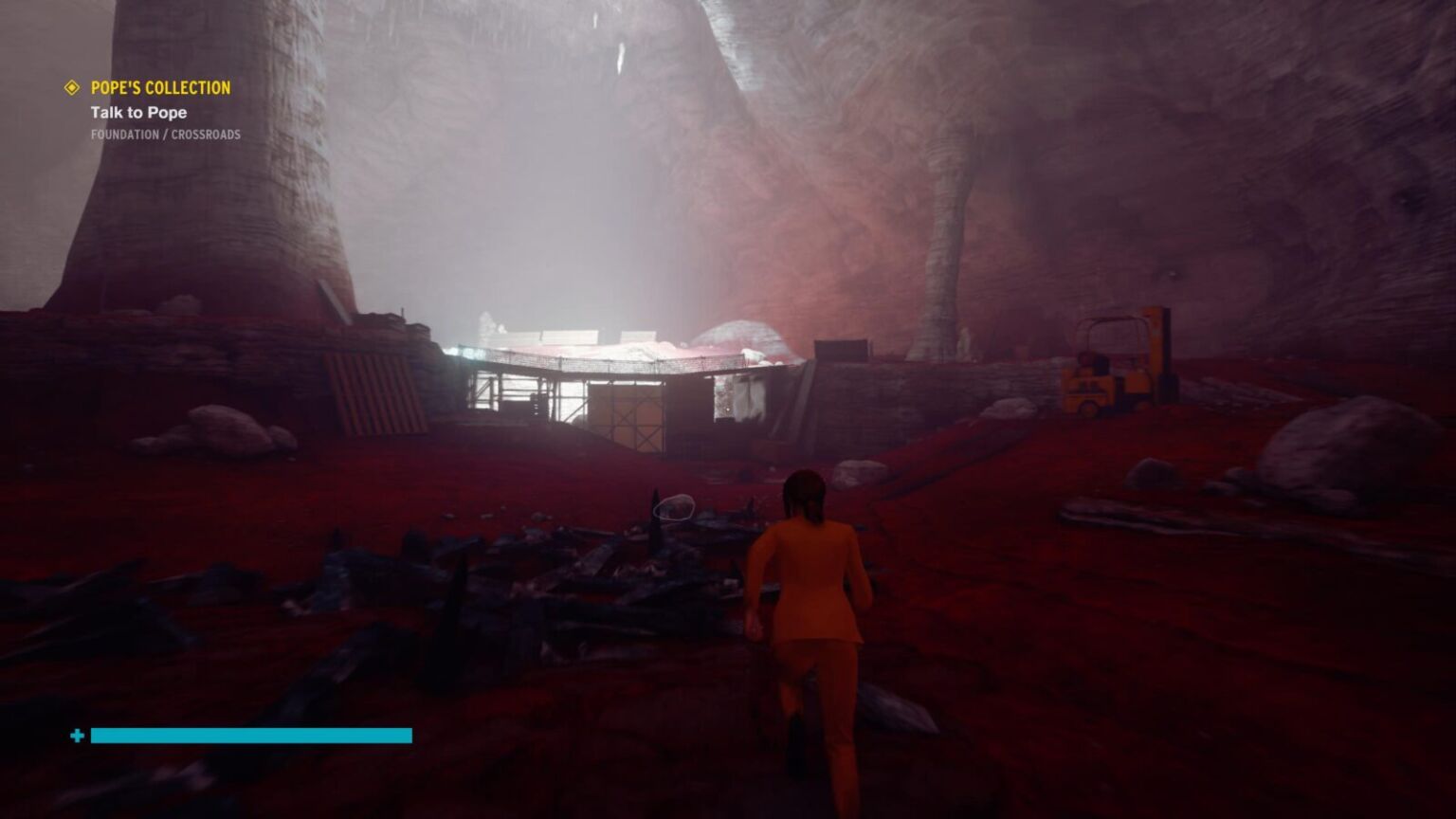1456x819 pixels.
Task: Click the FOUNDATION / CROSSROADS location label
Action: coord(164,134)
